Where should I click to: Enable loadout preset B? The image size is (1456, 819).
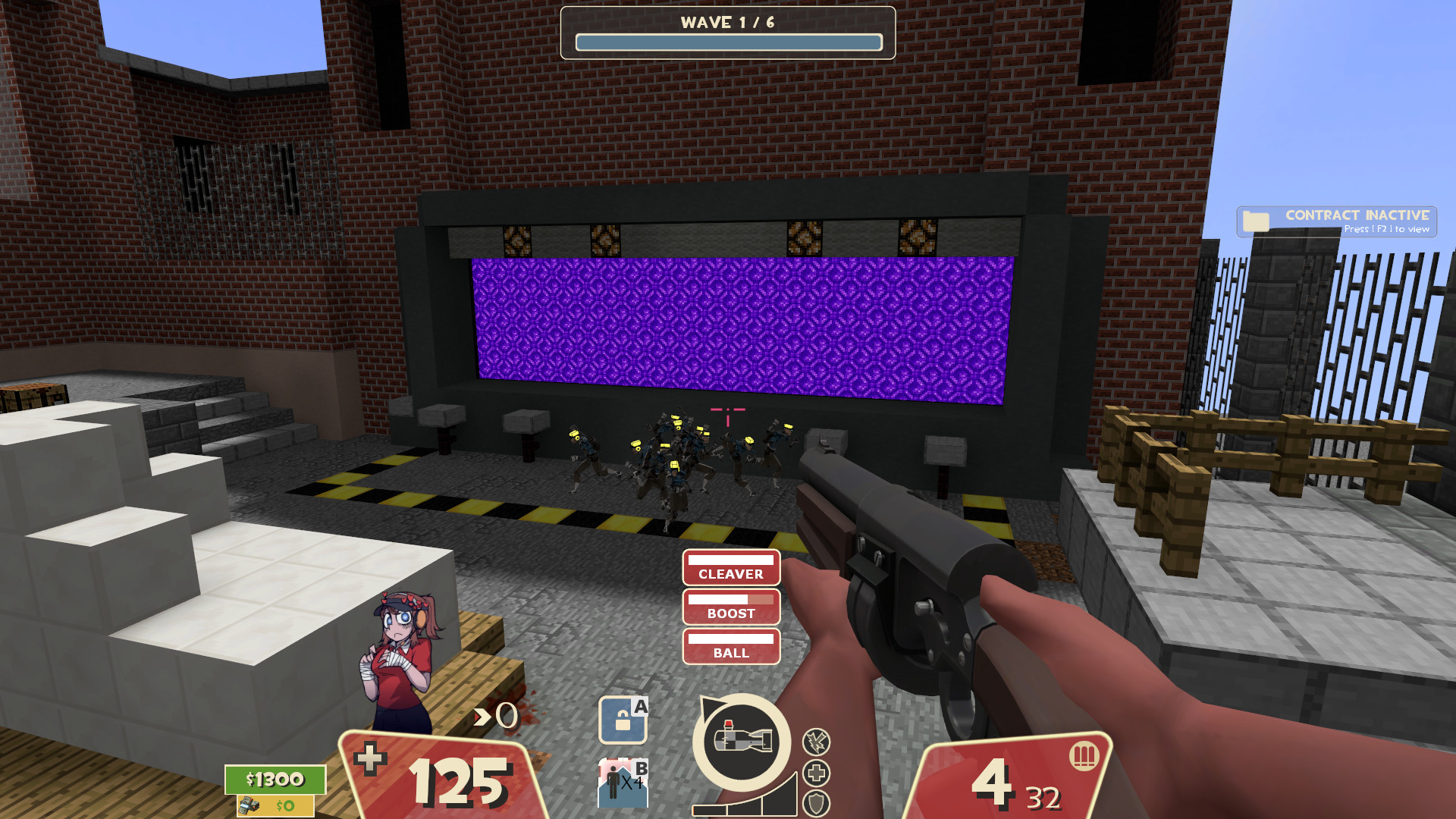pos(622,781)
